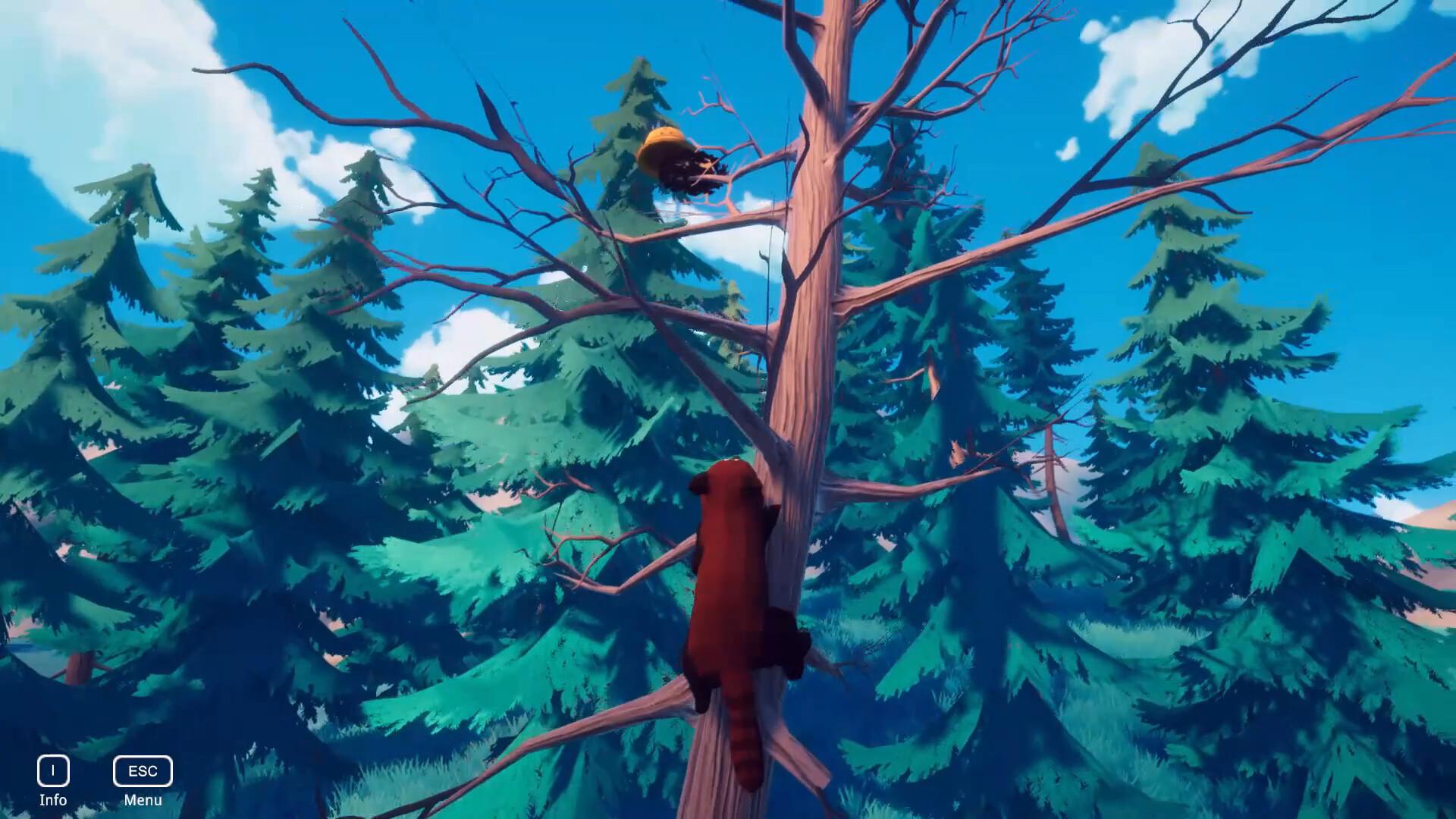Click the ESC key prompt icon
This screenshot has height=819, width=1456.
141,771
